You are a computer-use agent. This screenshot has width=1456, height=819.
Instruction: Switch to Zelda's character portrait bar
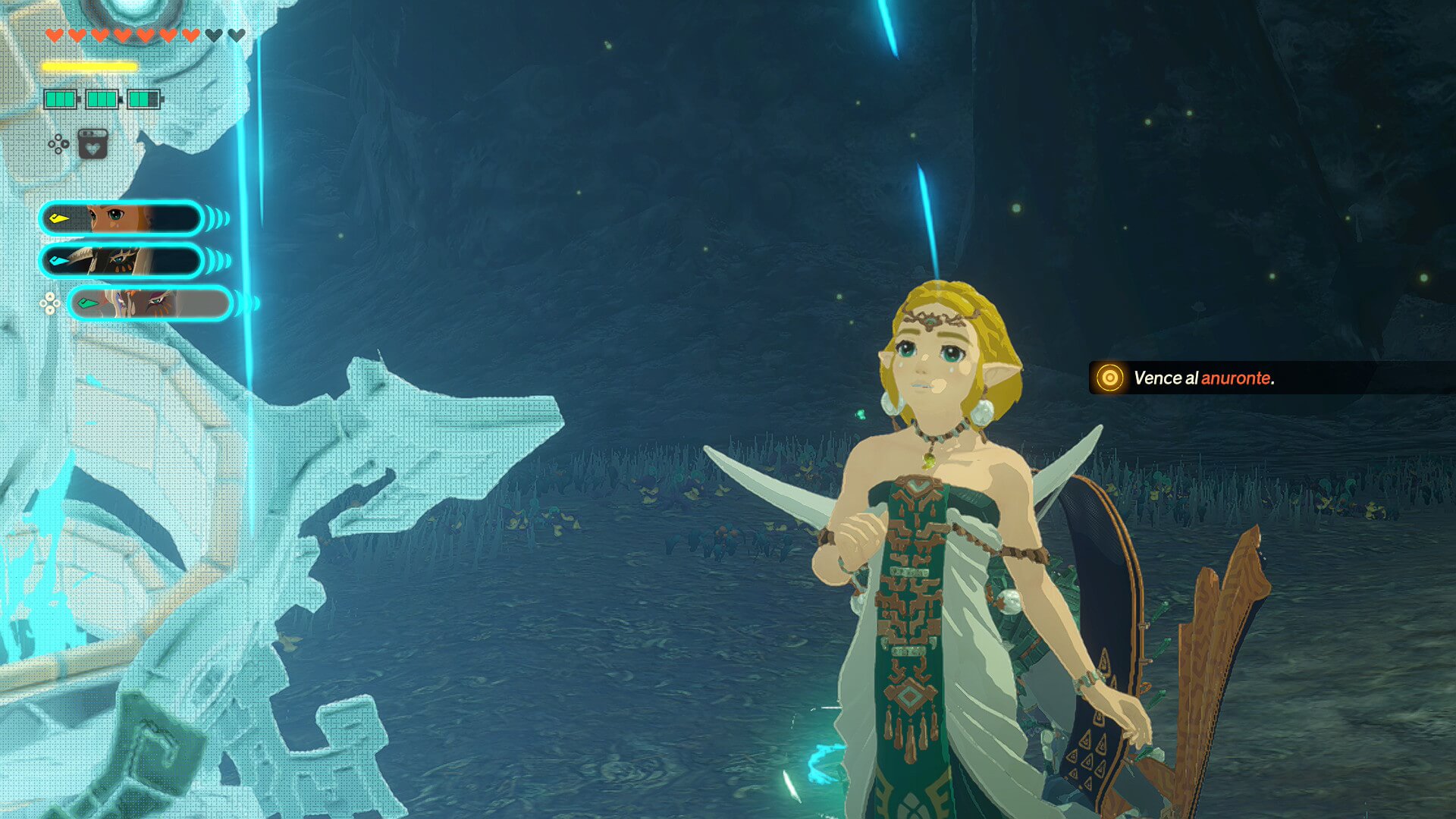(121, 218)
